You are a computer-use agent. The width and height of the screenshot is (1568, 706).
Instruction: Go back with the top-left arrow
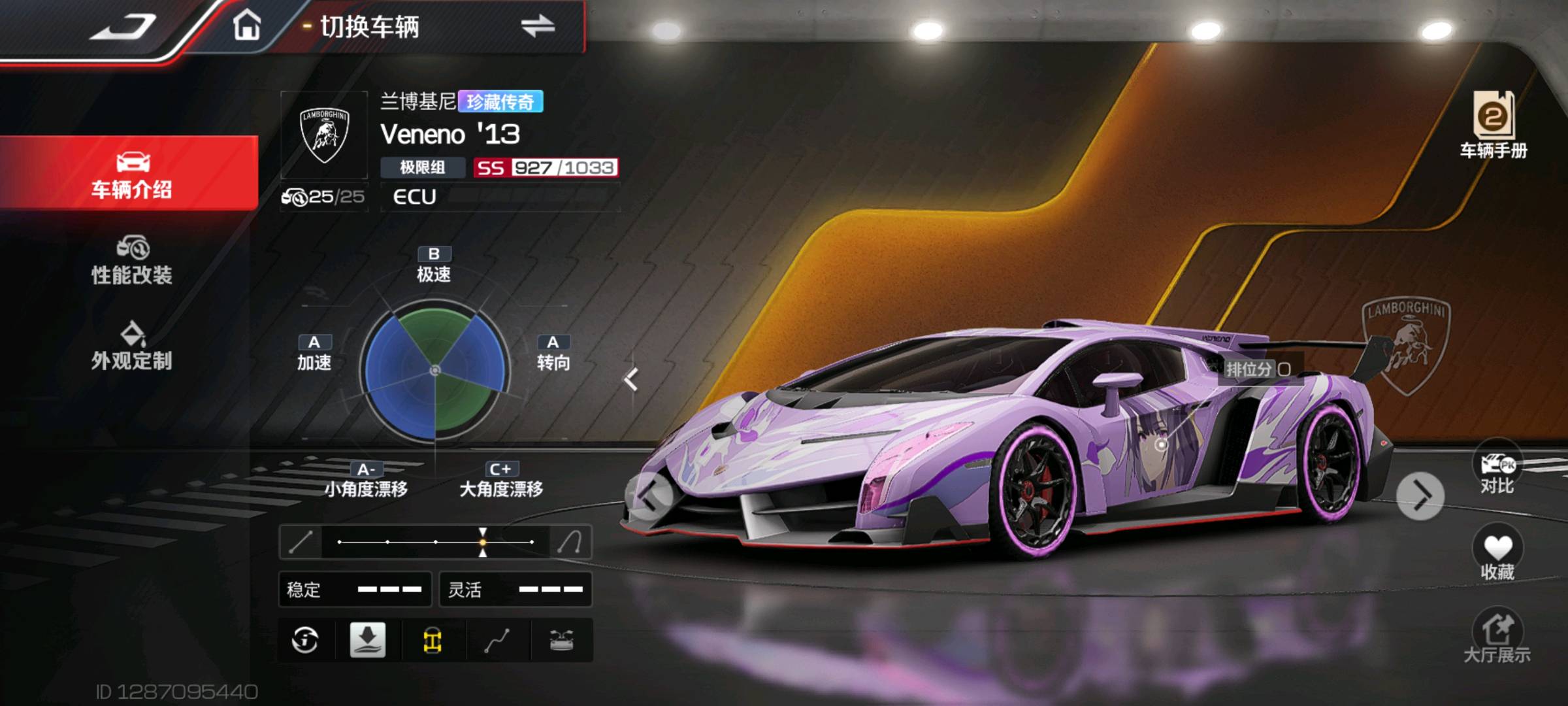123,27
